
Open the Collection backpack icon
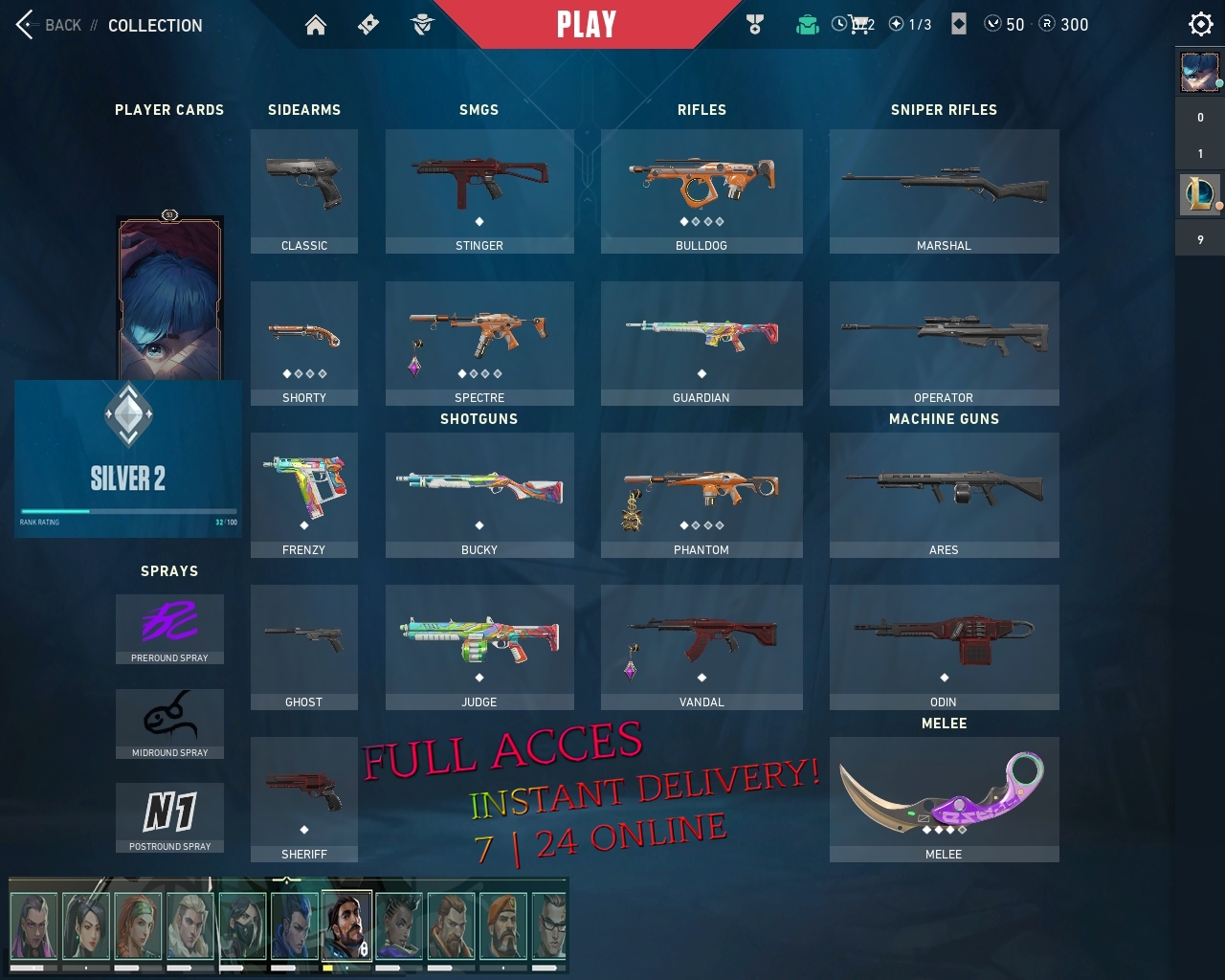coord(807,24)
